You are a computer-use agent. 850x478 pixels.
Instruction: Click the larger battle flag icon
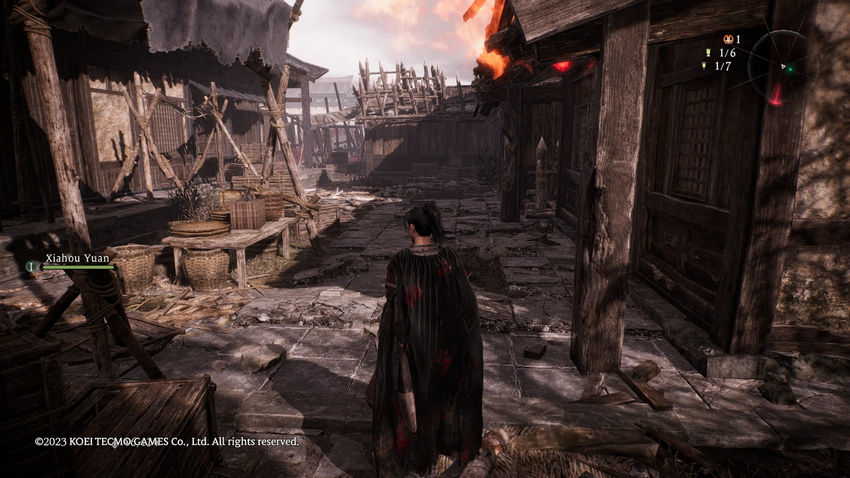[x=708, y=52]
